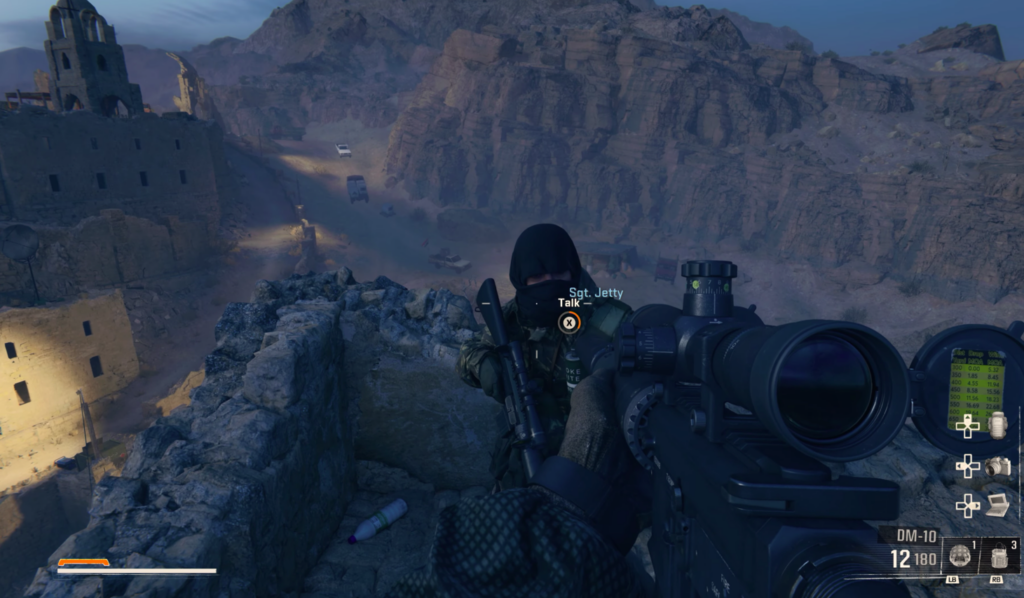
Task: Open the laptop device icon
Action: 997,505
